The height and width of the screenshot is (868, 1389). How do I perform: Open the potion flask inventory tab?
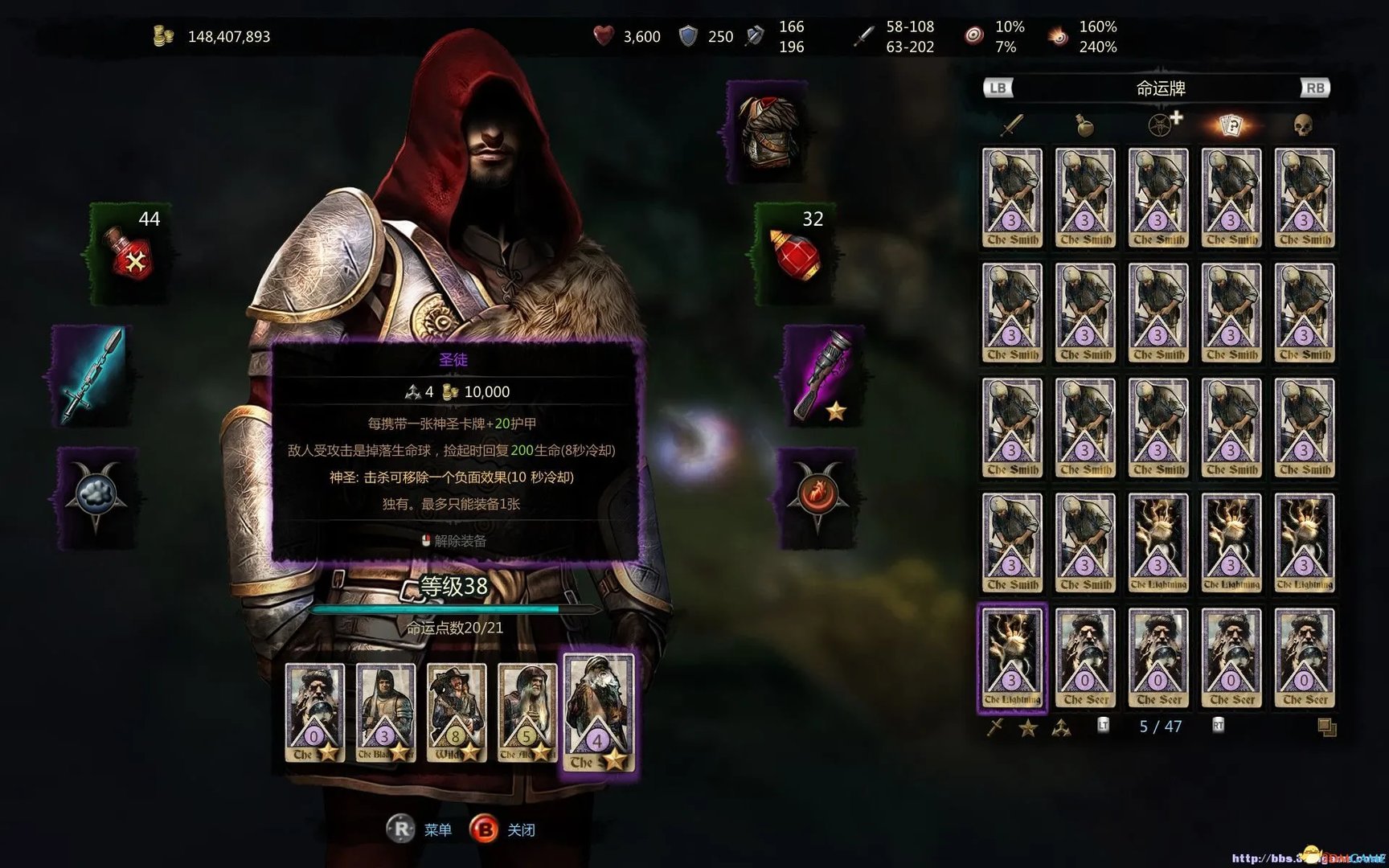(1084, 125)
